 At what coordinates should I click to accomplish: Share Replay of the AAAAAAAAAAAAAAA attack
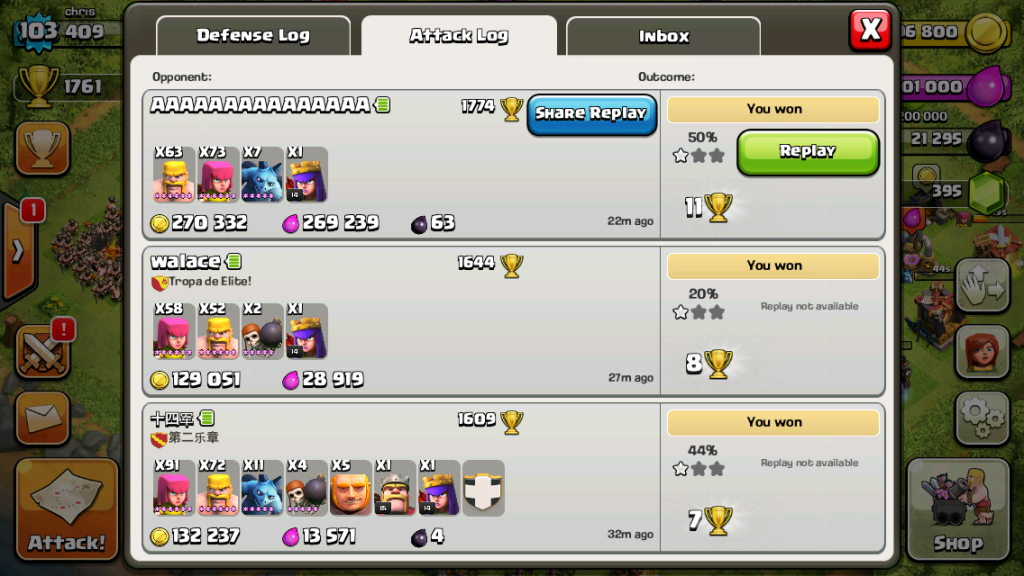591,114
